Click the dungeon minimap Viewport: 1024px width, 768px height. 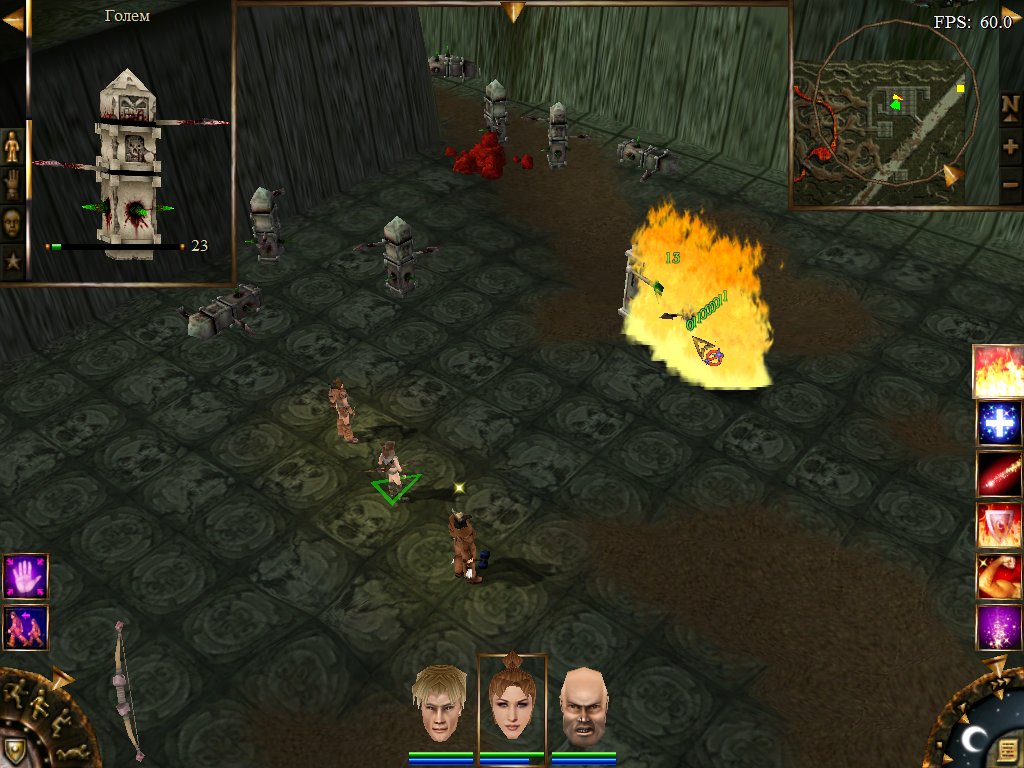(x=880, y=120)
